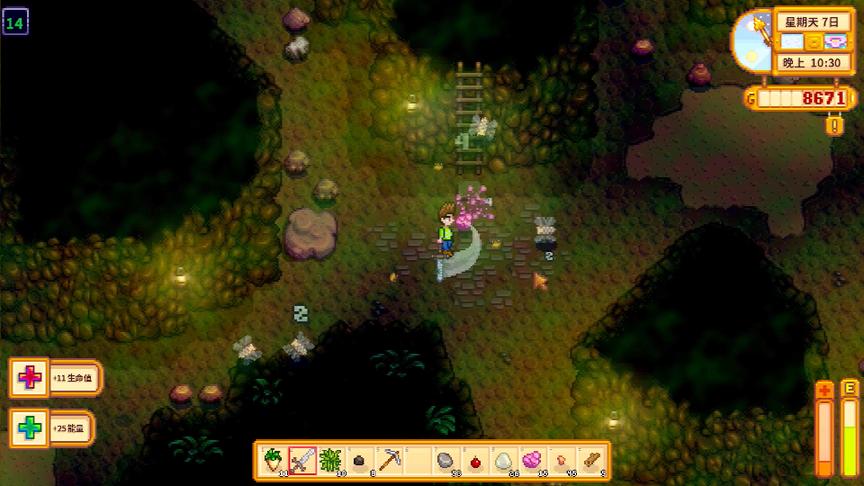
Task: Select the white egg slot
Action: [504, 460]
